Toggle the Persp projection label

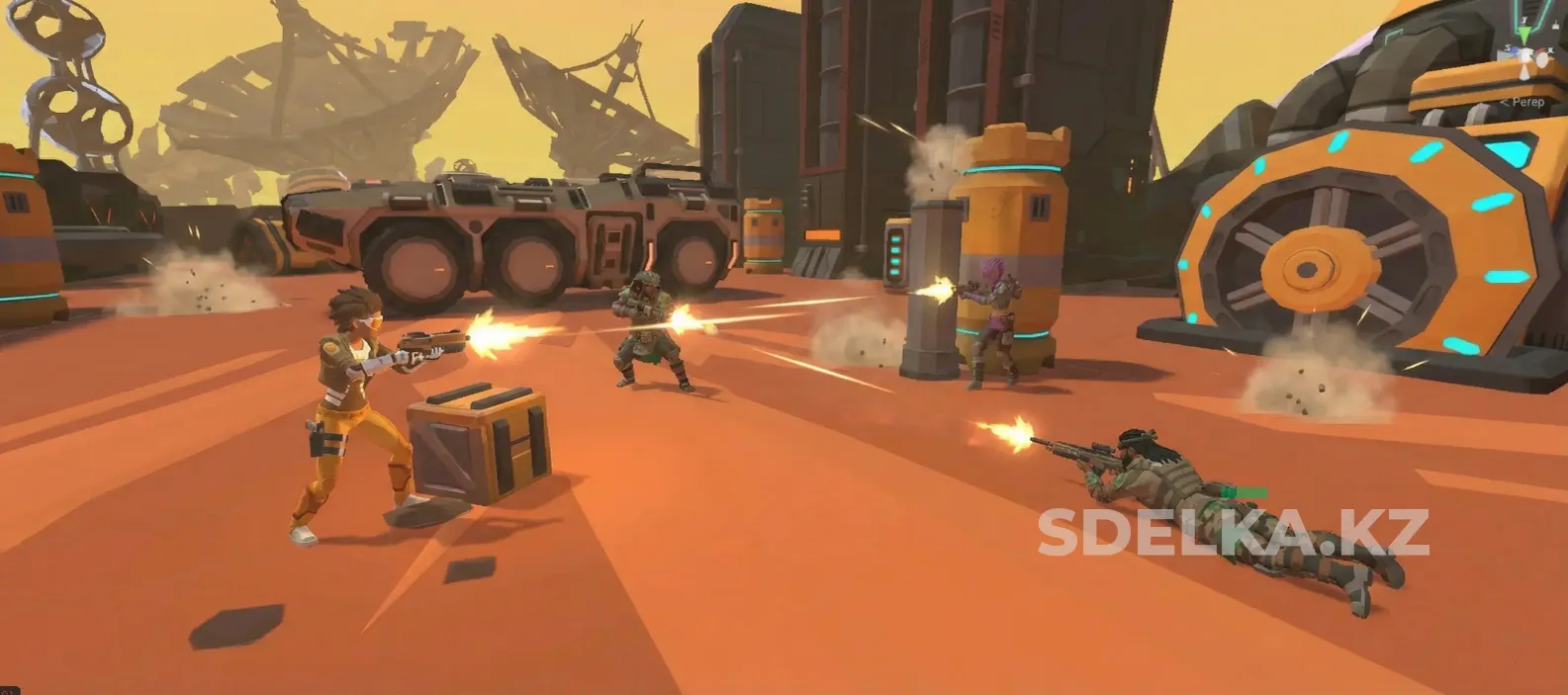[1525, 102]
